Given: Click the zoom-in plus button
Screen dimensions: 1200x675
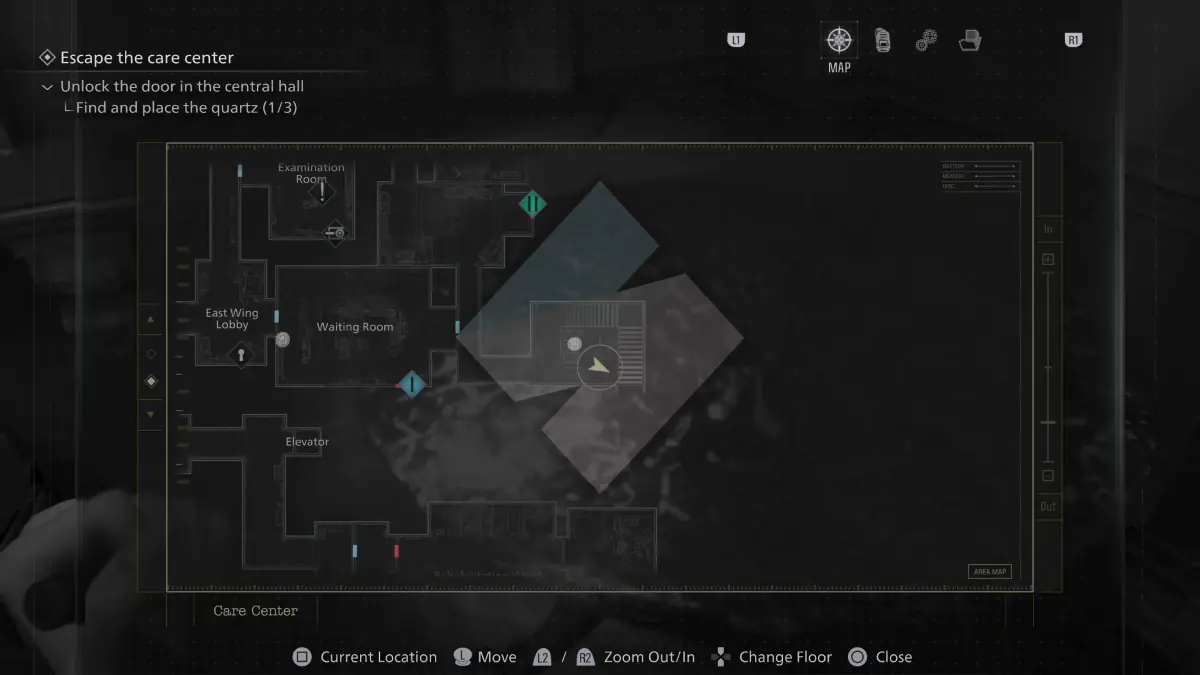Looking at the screenshot, I should (1048, 260).
